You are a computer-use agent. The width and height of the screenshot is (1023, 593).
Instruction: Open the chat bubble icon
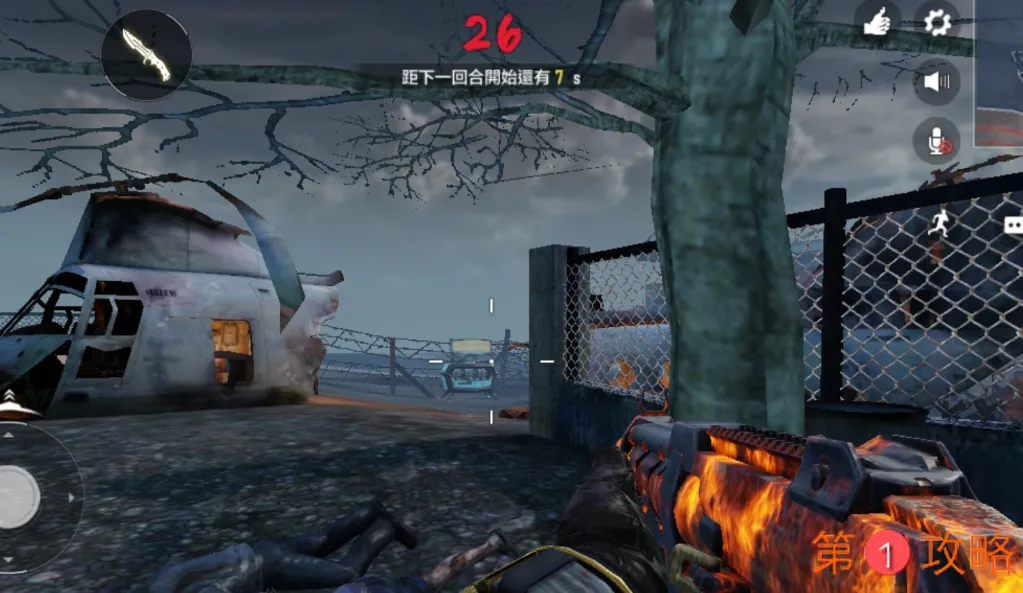[x=1013, y=225]
